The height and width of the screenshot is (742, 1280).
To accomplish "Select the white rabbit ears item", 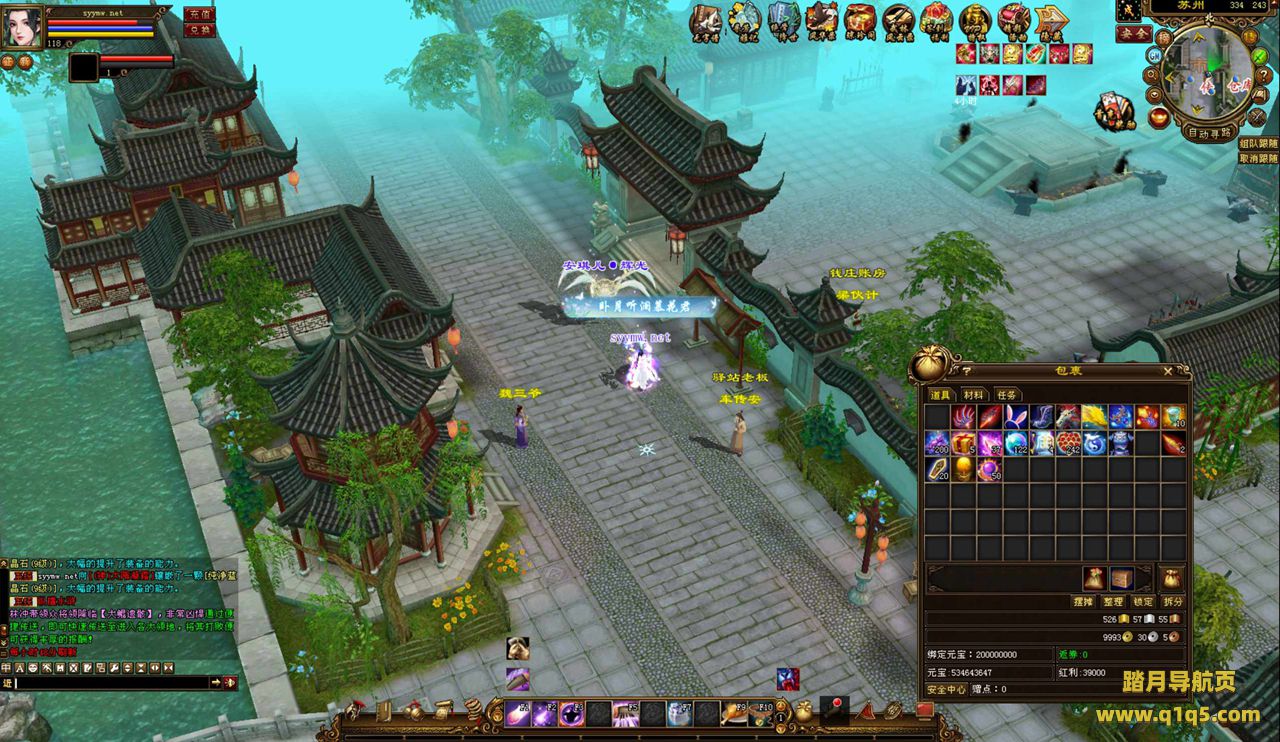I will coord(1016,417).
